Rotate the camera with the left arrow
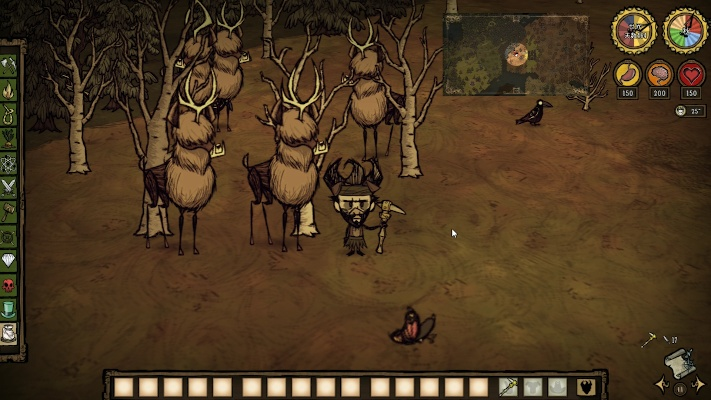Image resolution: width=711 pixels, height=400 pixels. tap(663, 384)
